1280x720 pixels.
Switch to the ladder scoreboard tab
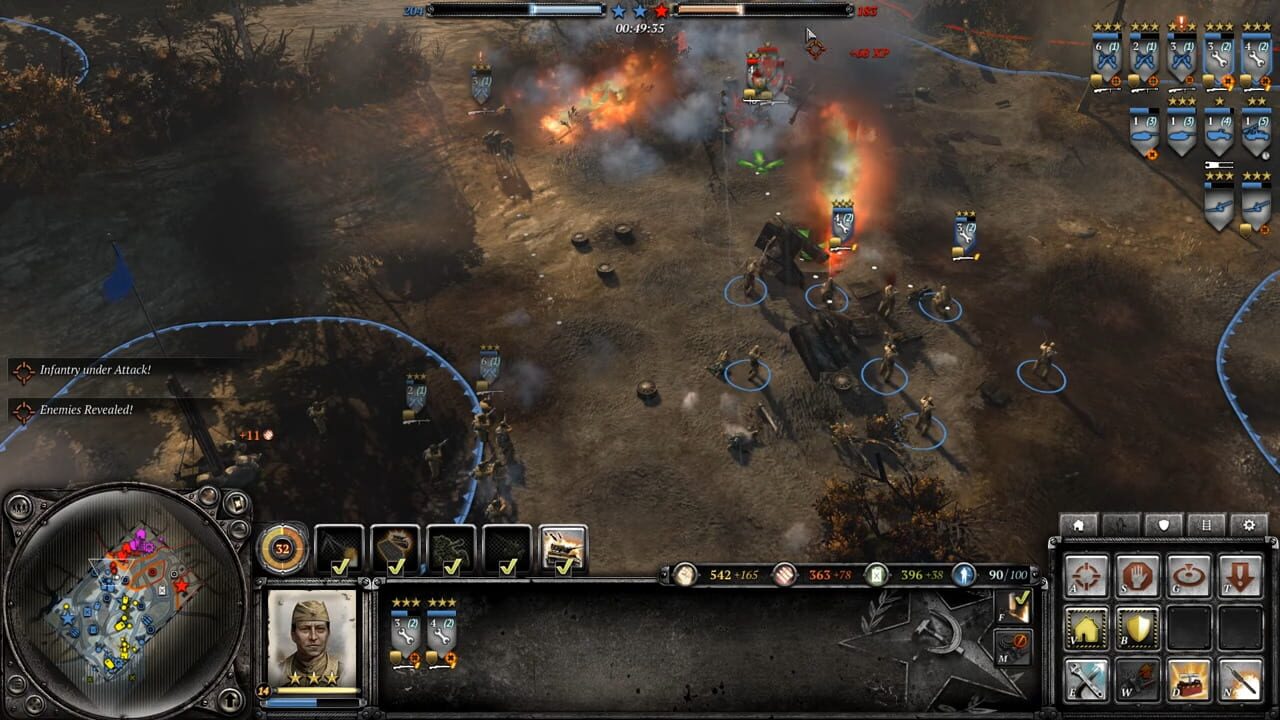(x=1207, y=523)
